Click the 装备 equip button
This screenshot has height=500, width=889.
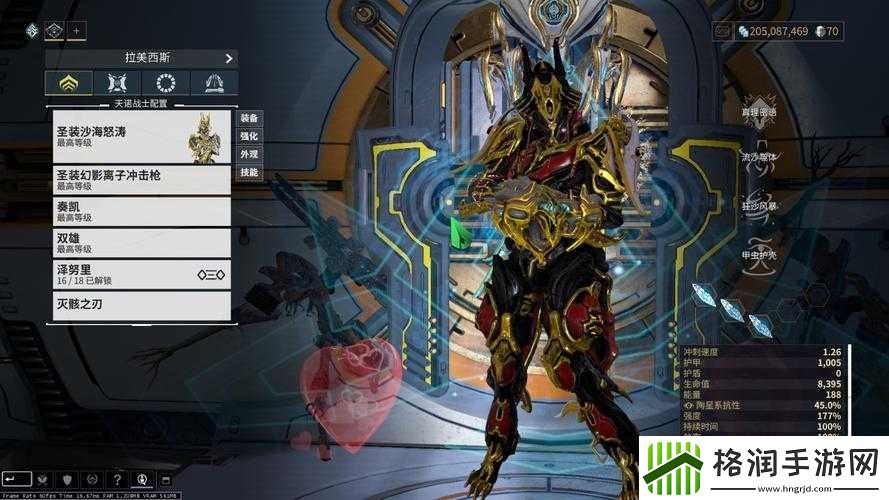click(x=249, y=118)
